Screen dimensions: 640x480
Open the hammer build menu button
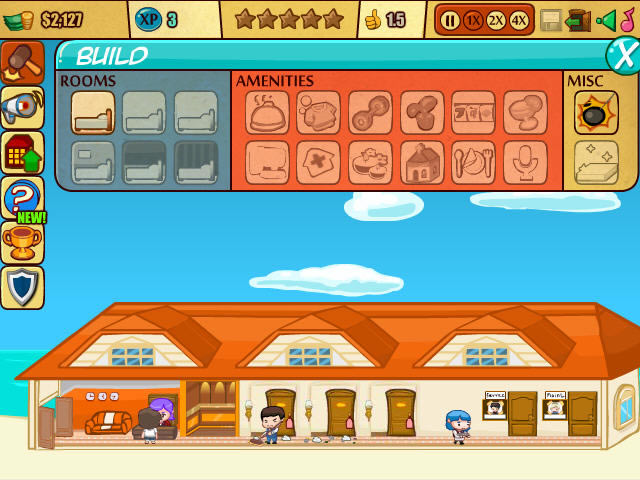[22, 62]
